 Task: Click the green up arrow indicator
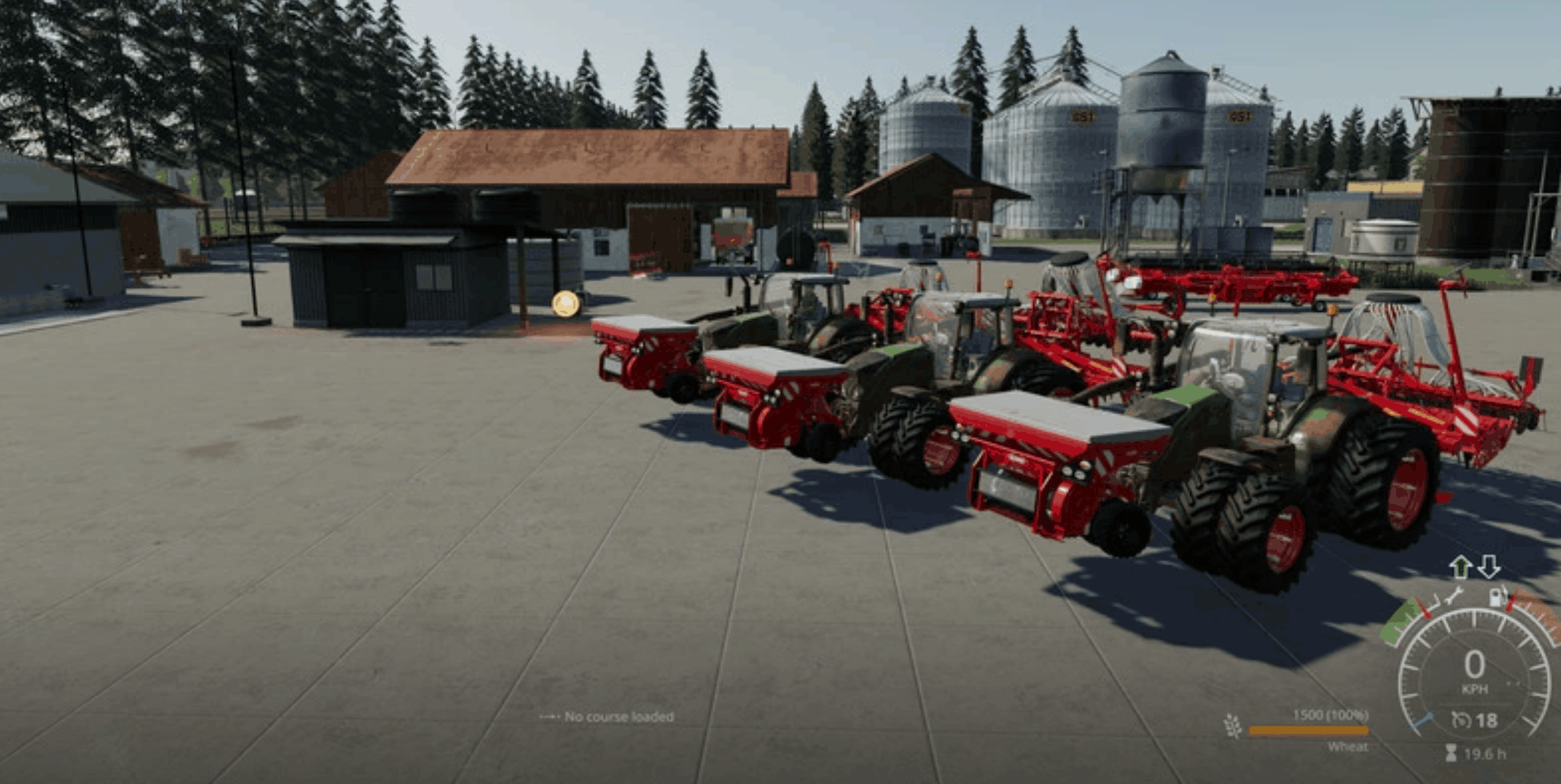point(1460,567)
